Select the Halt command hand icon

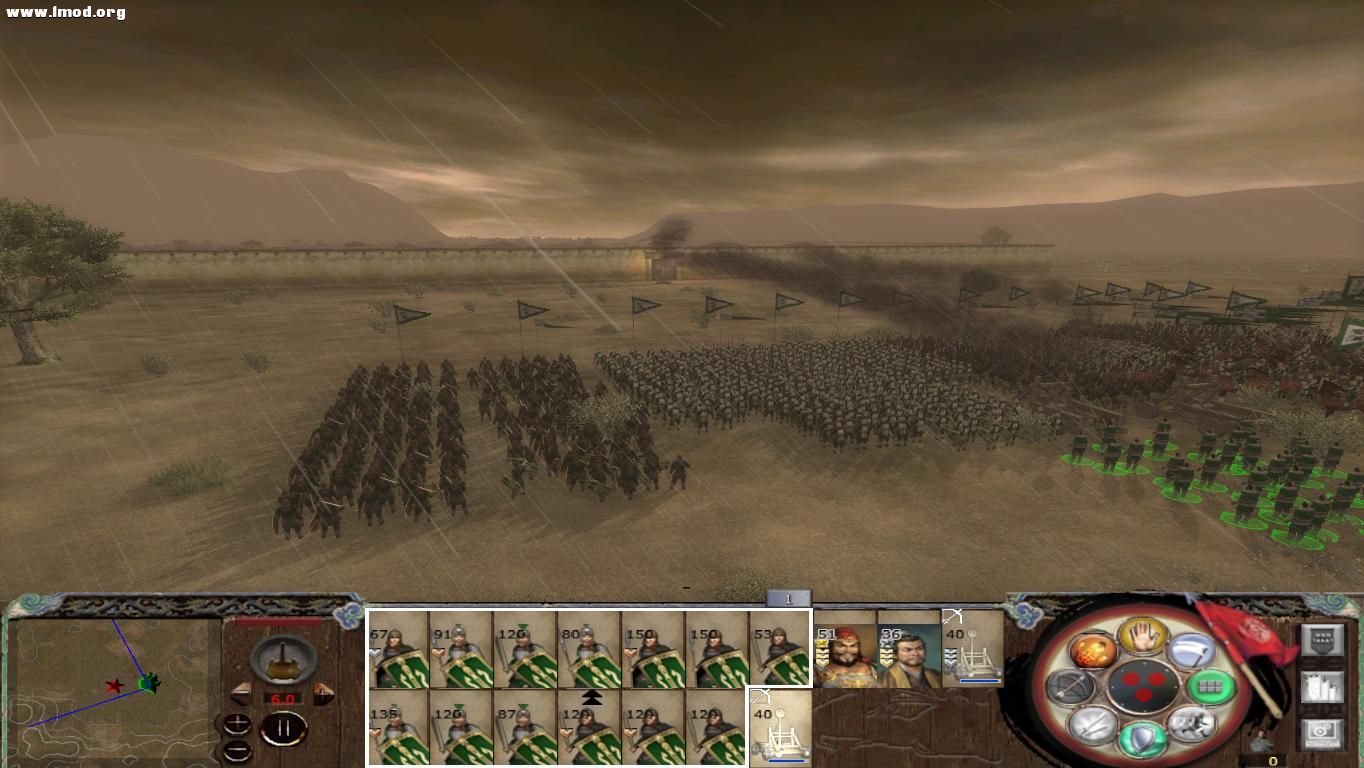click(x=1141, y=637)
